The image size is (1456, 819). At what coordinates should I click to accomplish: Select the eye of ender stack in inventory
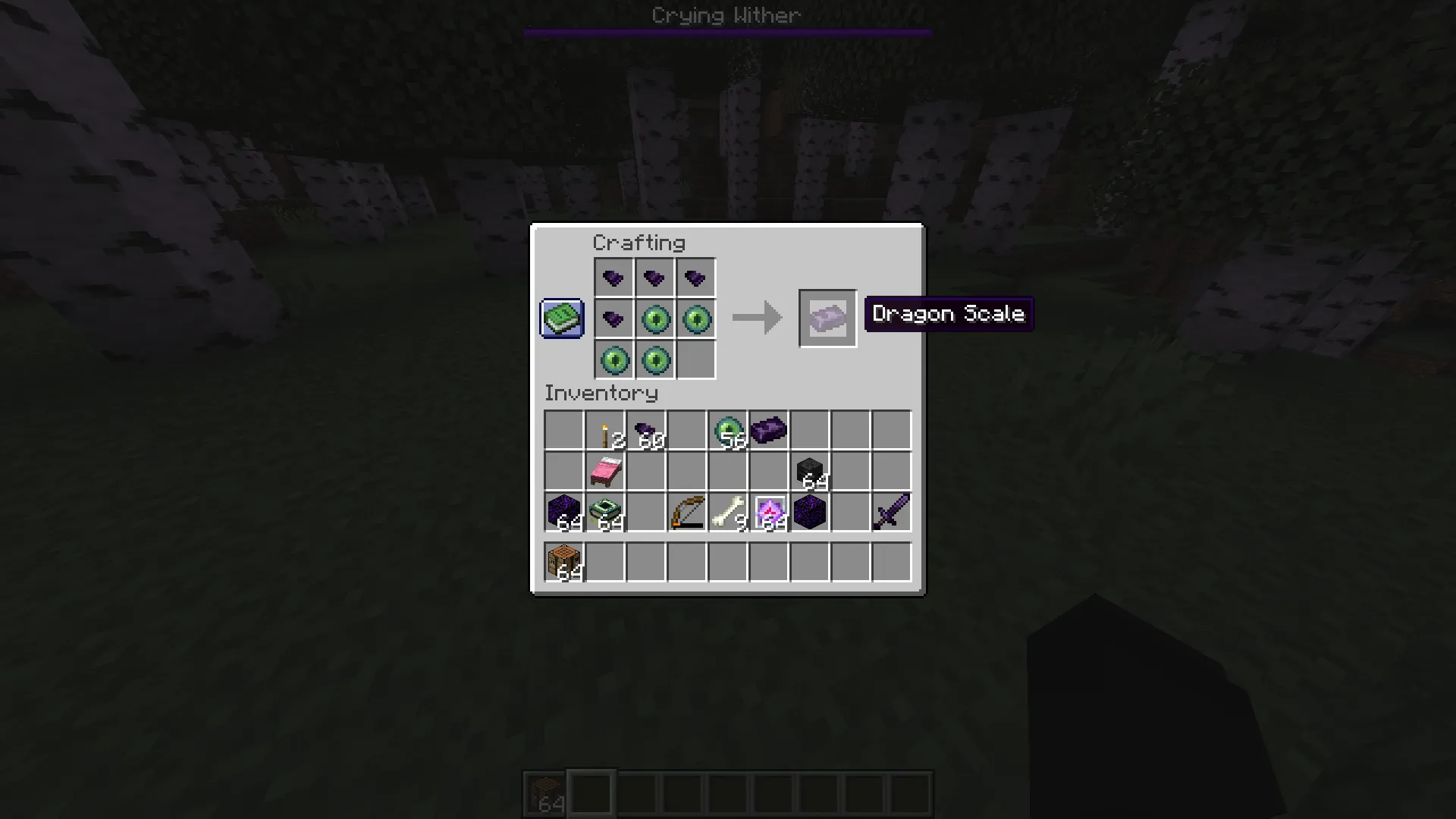click(x=728, y=431)
